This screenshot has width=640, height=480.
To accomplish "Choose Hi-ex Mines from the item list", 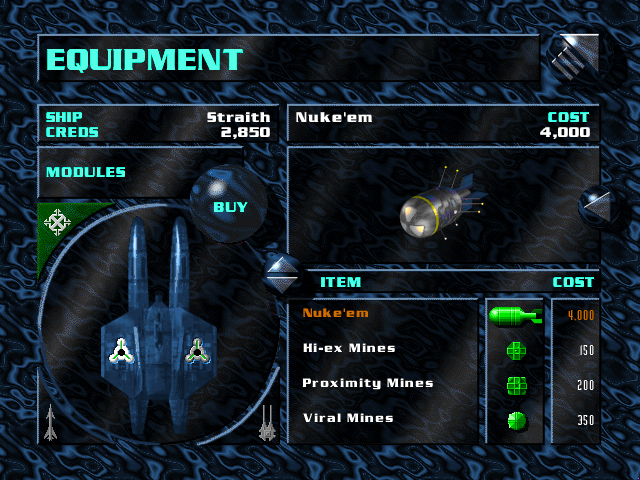I will (348, 348).
